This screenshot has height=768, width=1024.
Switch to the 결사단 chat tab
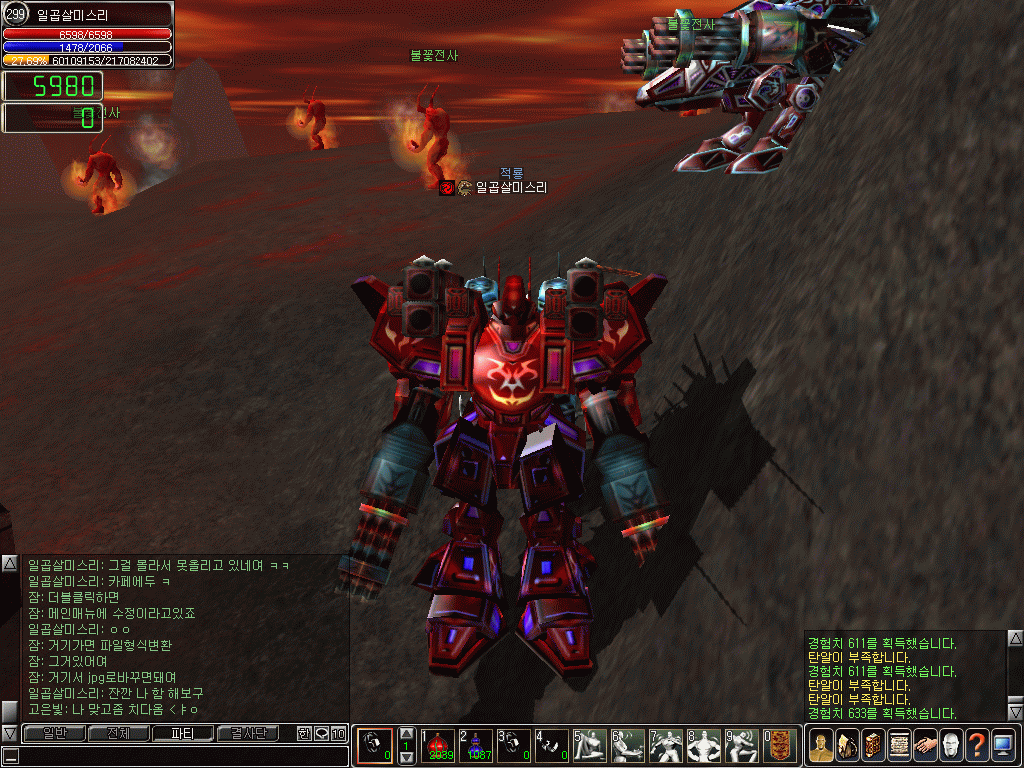248,733
